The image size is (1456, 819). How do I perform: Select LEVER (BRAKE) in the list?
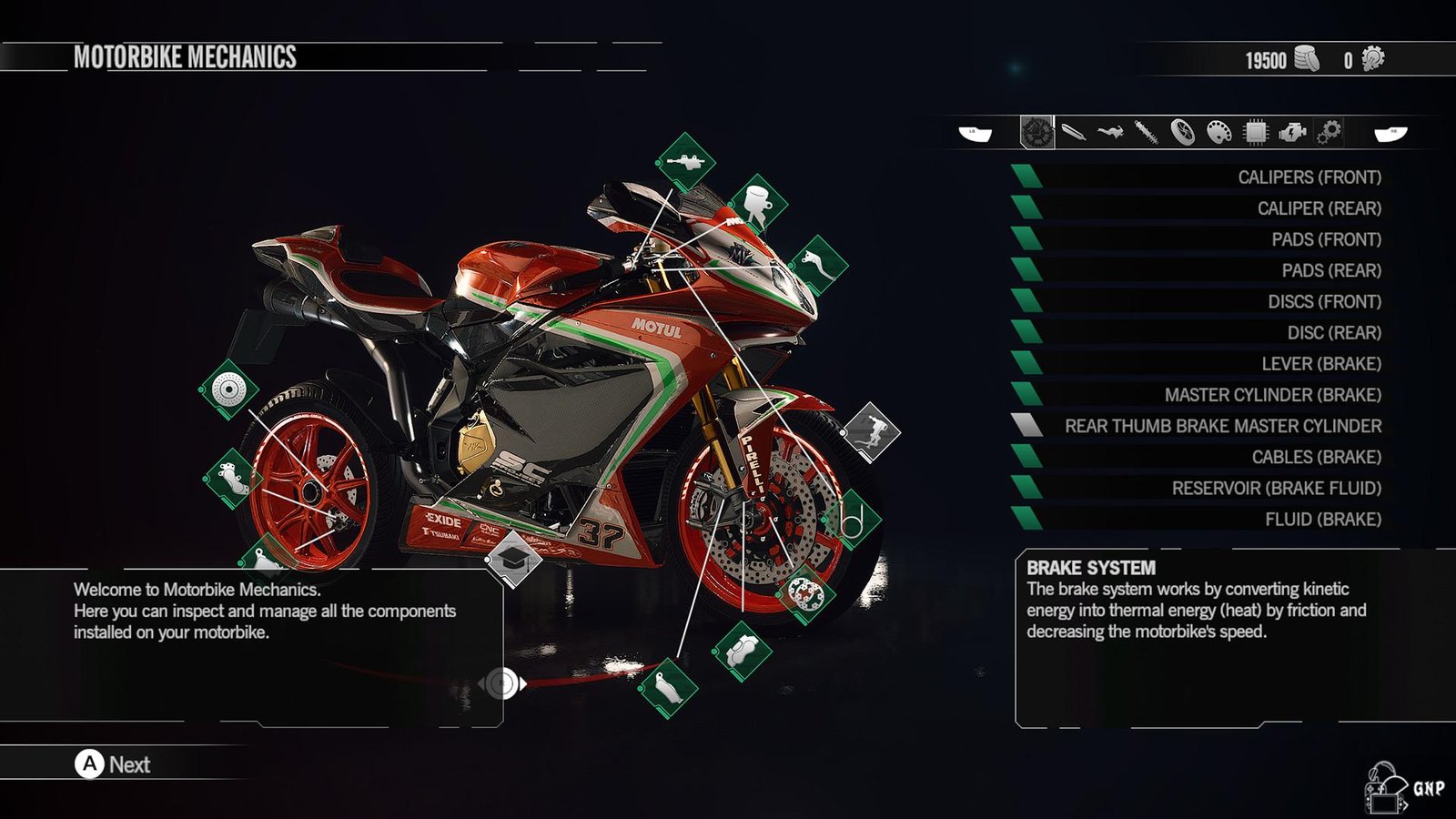click(x=1320, y=363)
